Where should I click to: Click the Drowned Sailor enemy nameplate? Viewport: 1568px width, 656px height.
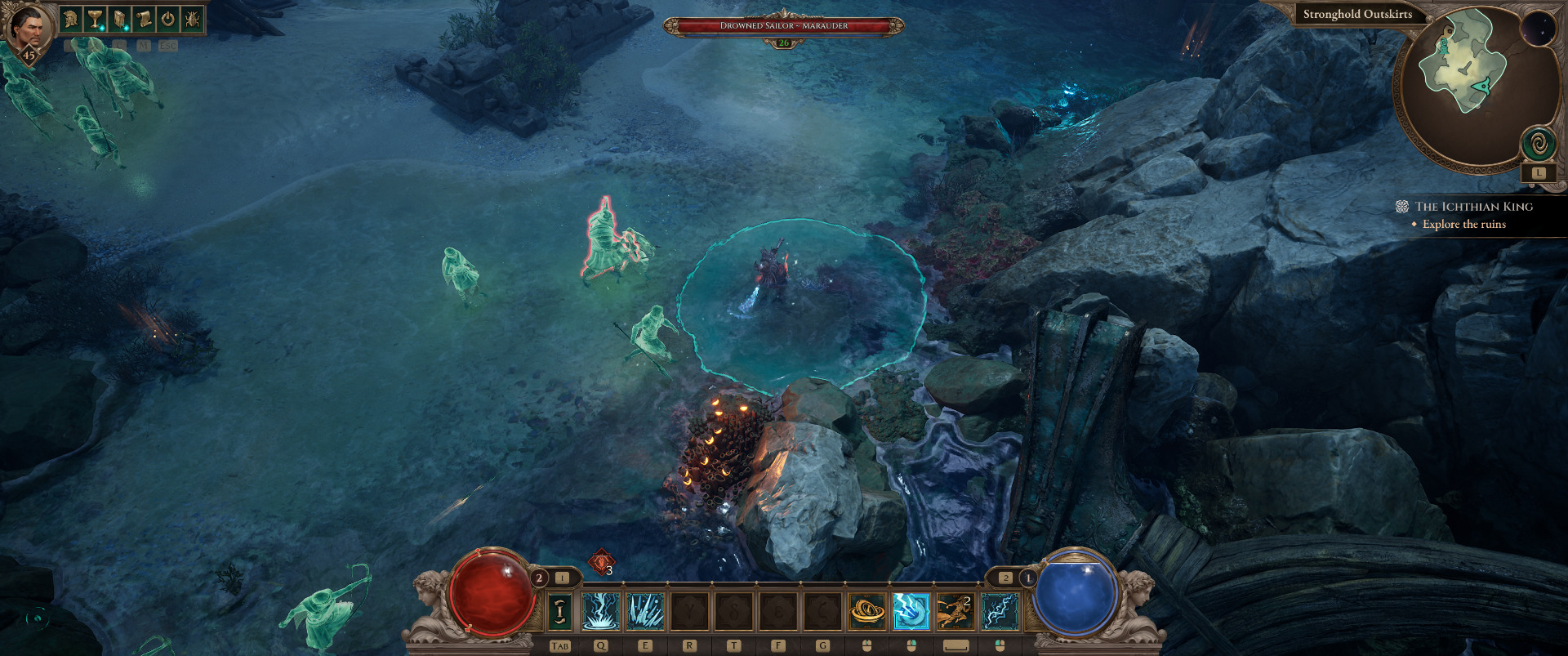point(783,26)
